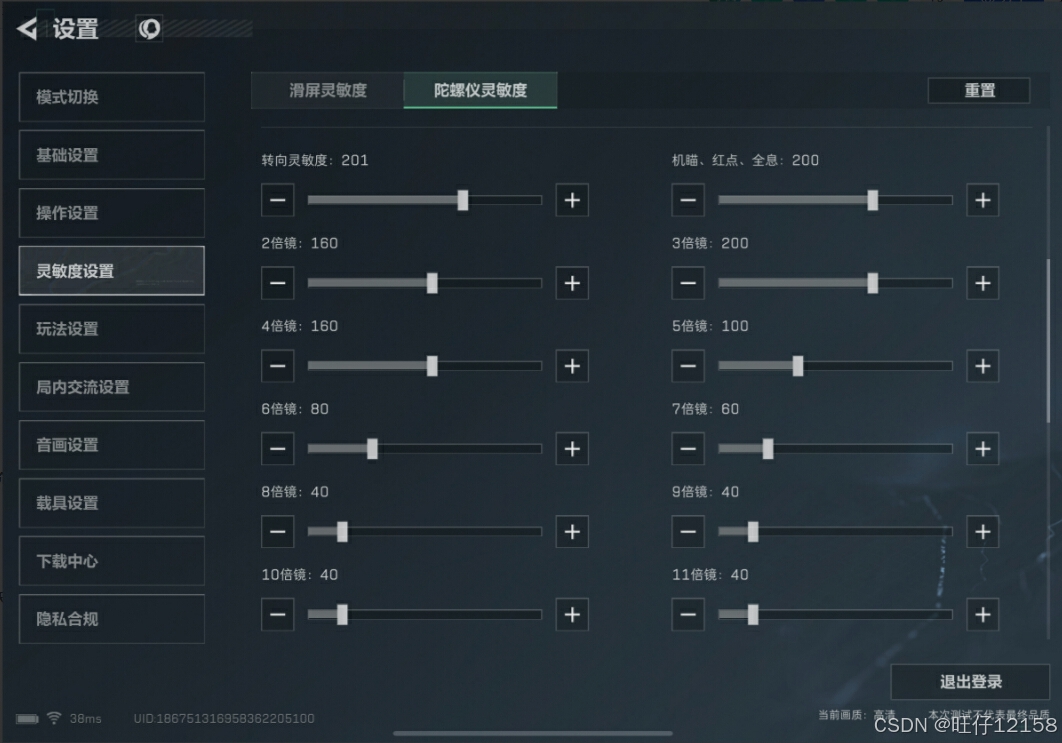Click the 退出登录 logout button
1062x743 pixels.
coord(970,682)
